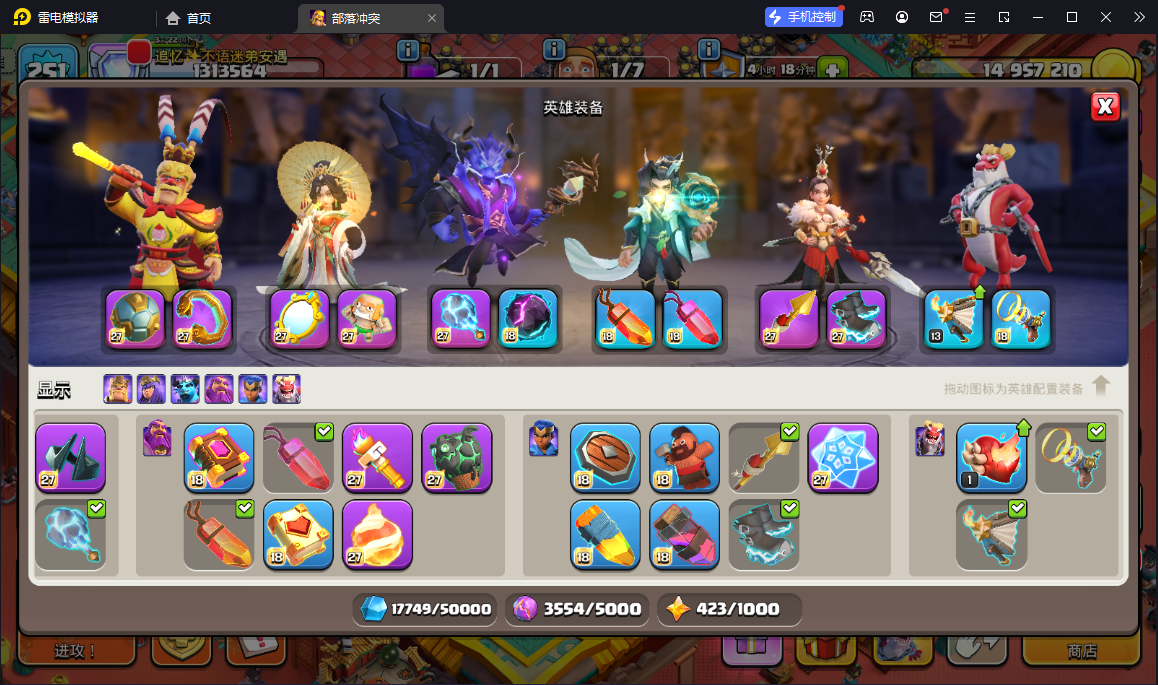Select the equipped spiky turtle-shell ball

(136, 319)
